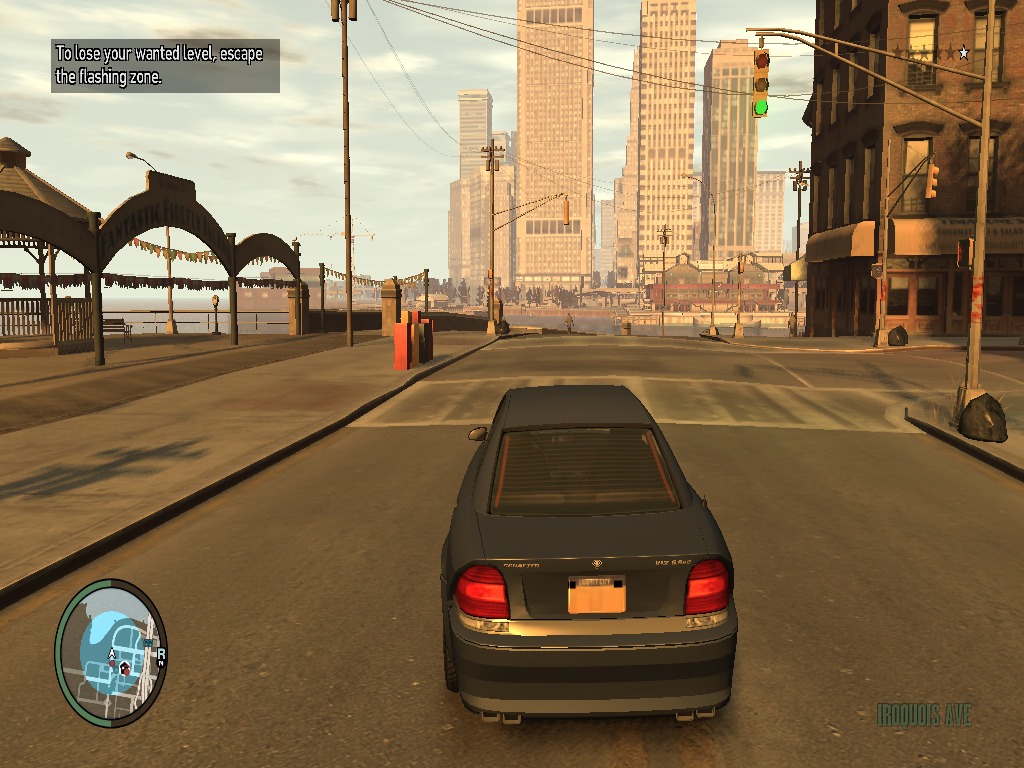Click the wanted level help message box
This screenshot has height=768, width=1024.
pyautogui.click(x=165, y=65)
